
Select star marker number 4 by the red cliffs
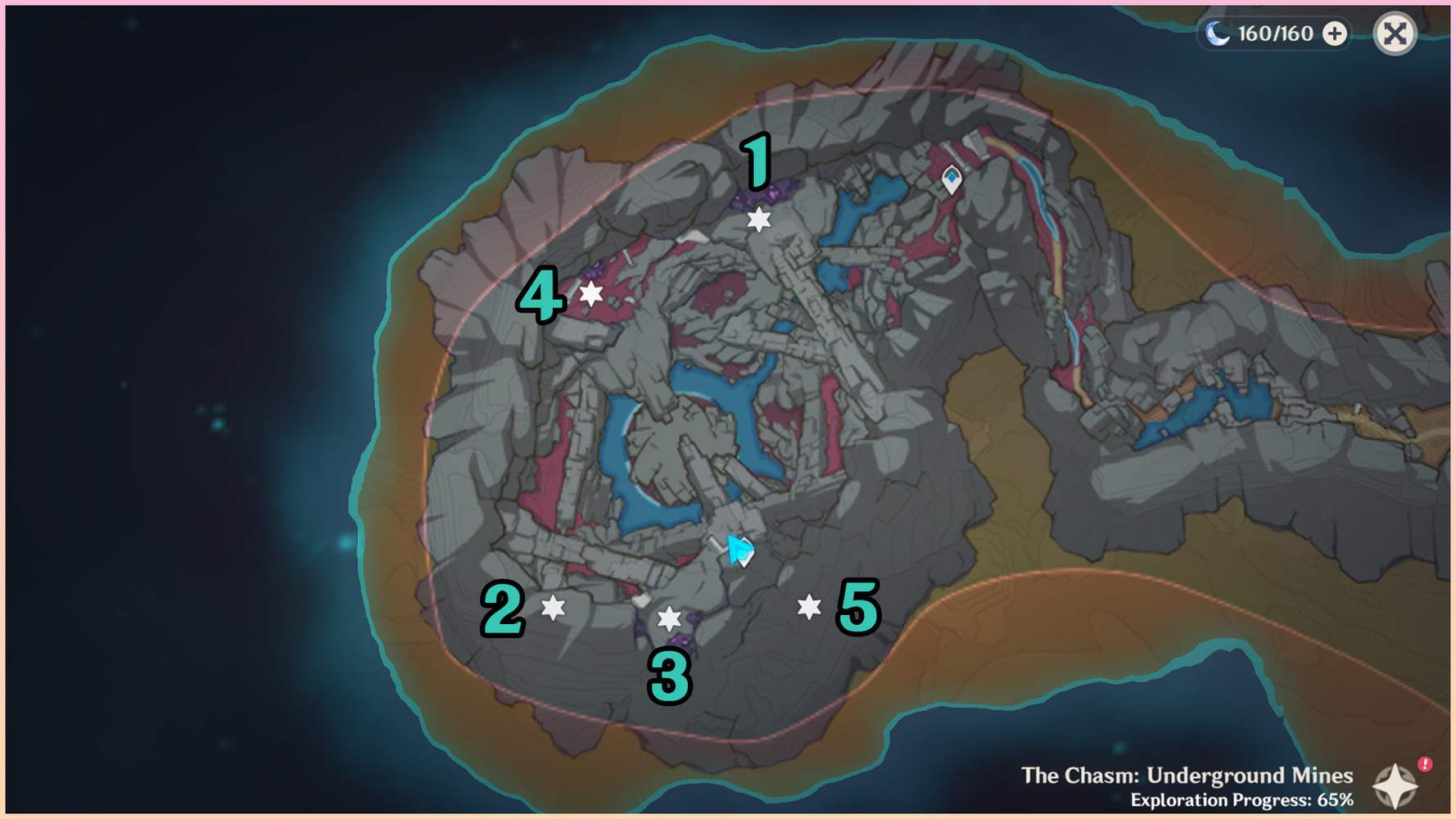[591, 292]
